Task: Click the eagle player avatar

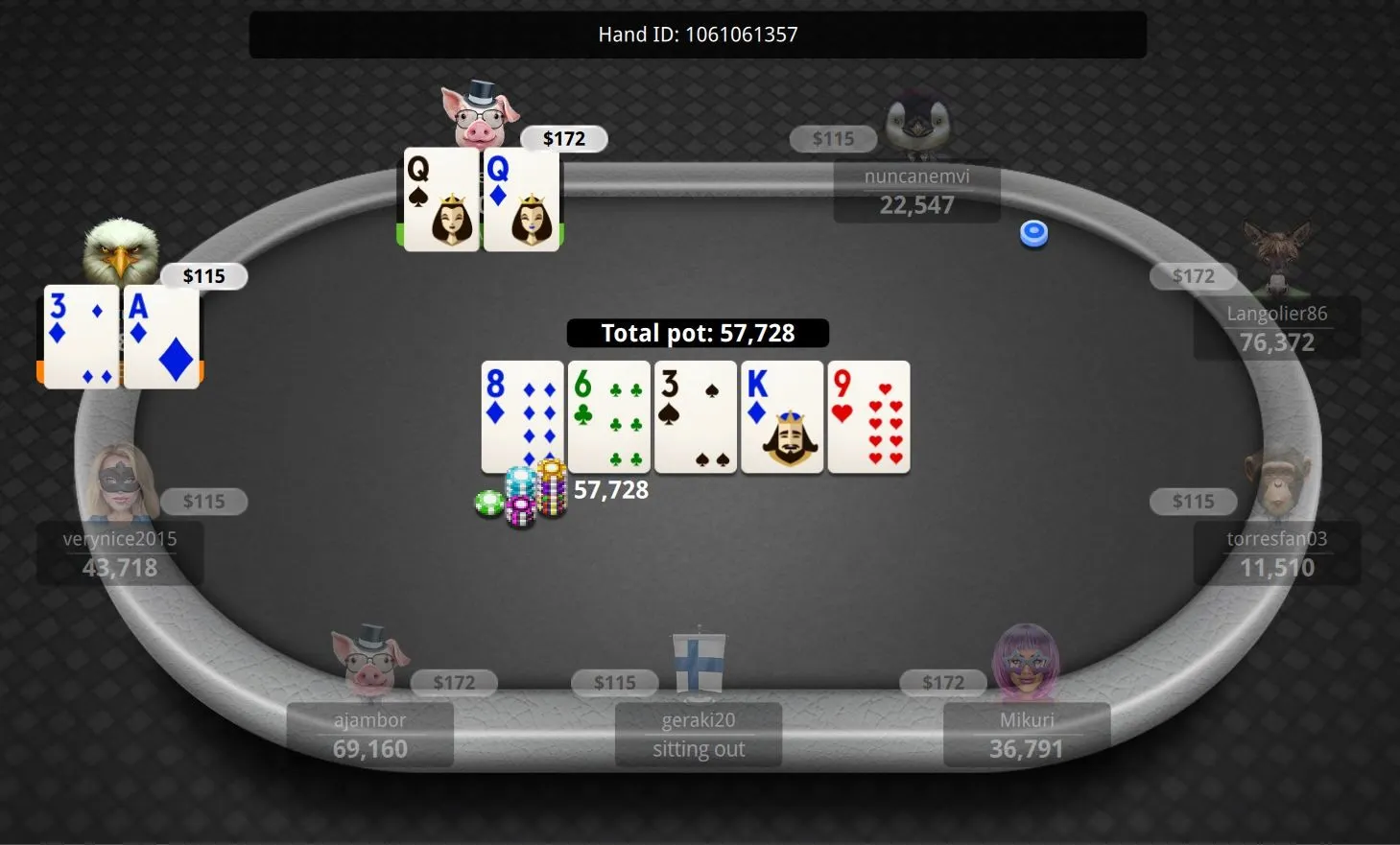Action: 120,251
